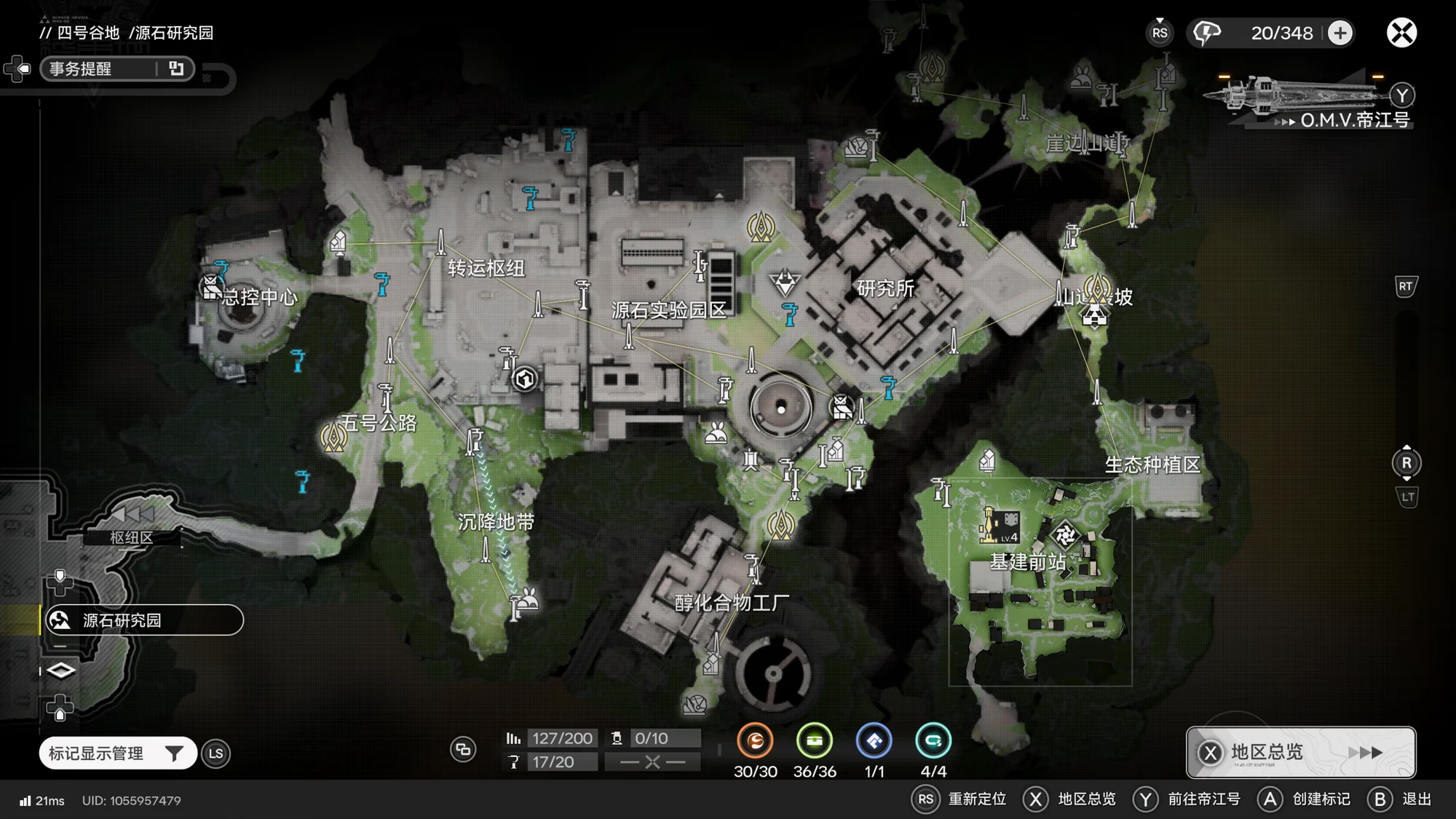Open the 事务提醒 reminders panel
Image resolution: width=1456 pixels, height=819 pixels.
point(116,68)
